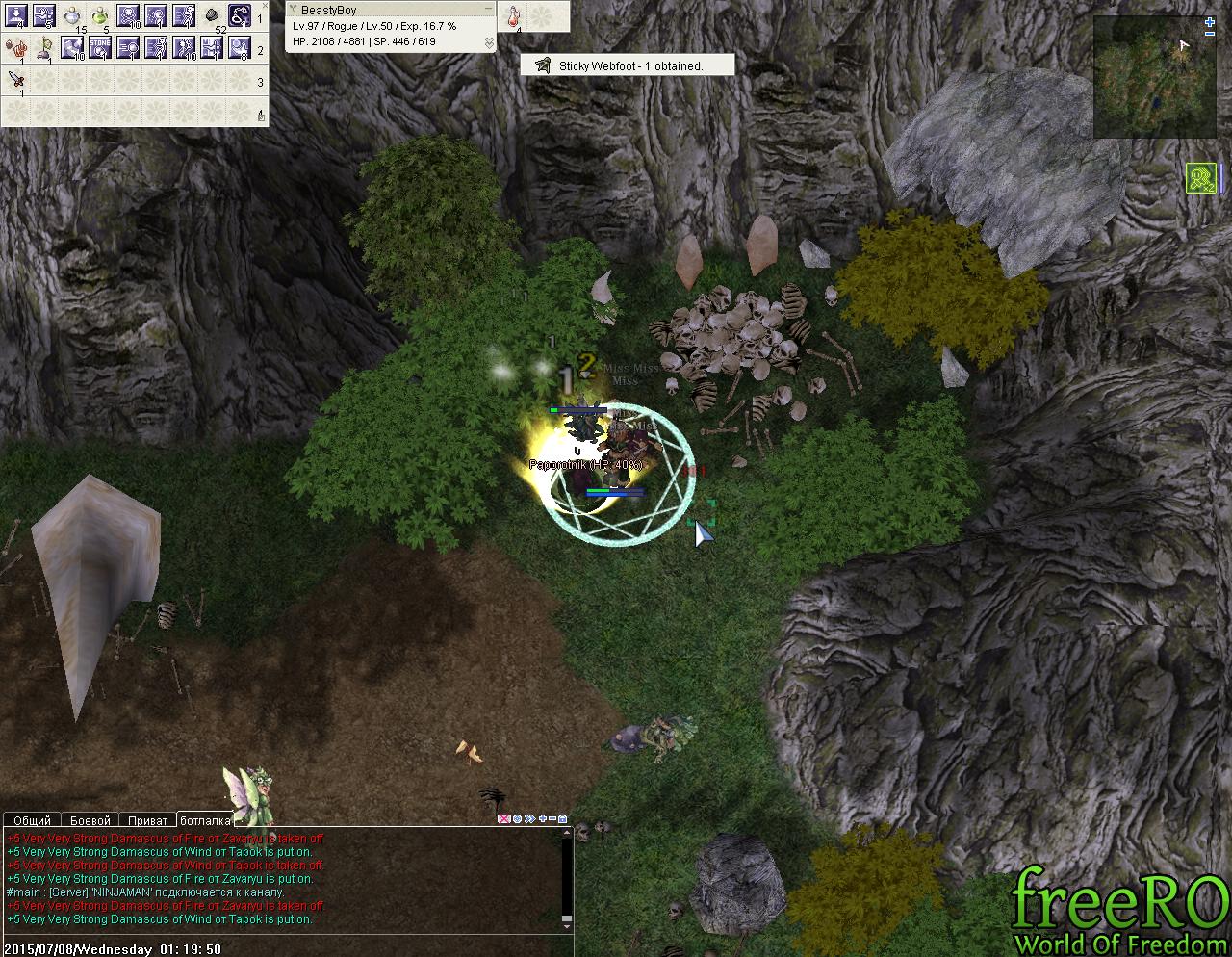Use the red potion in the side bar

click(515, 16)
